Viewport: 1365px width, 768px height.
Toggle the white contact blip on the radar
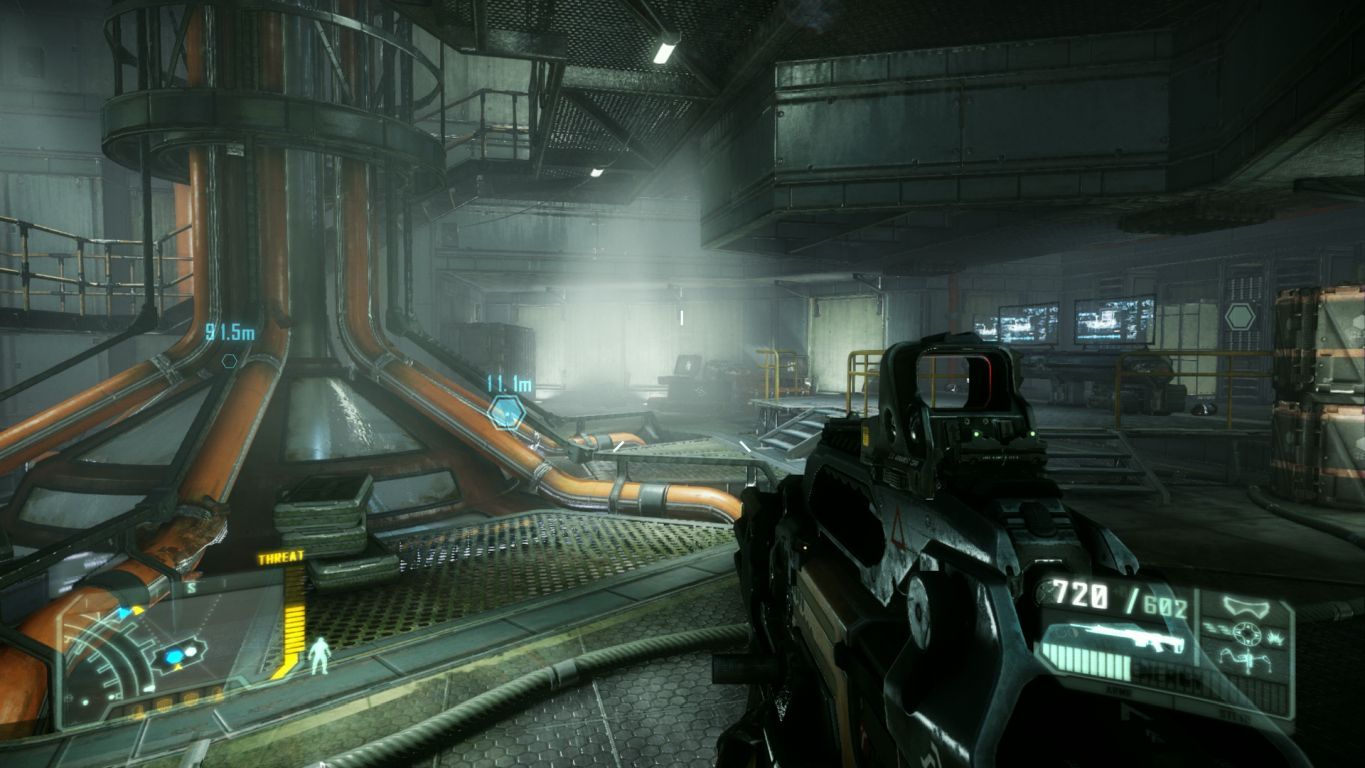coord(191,651)
